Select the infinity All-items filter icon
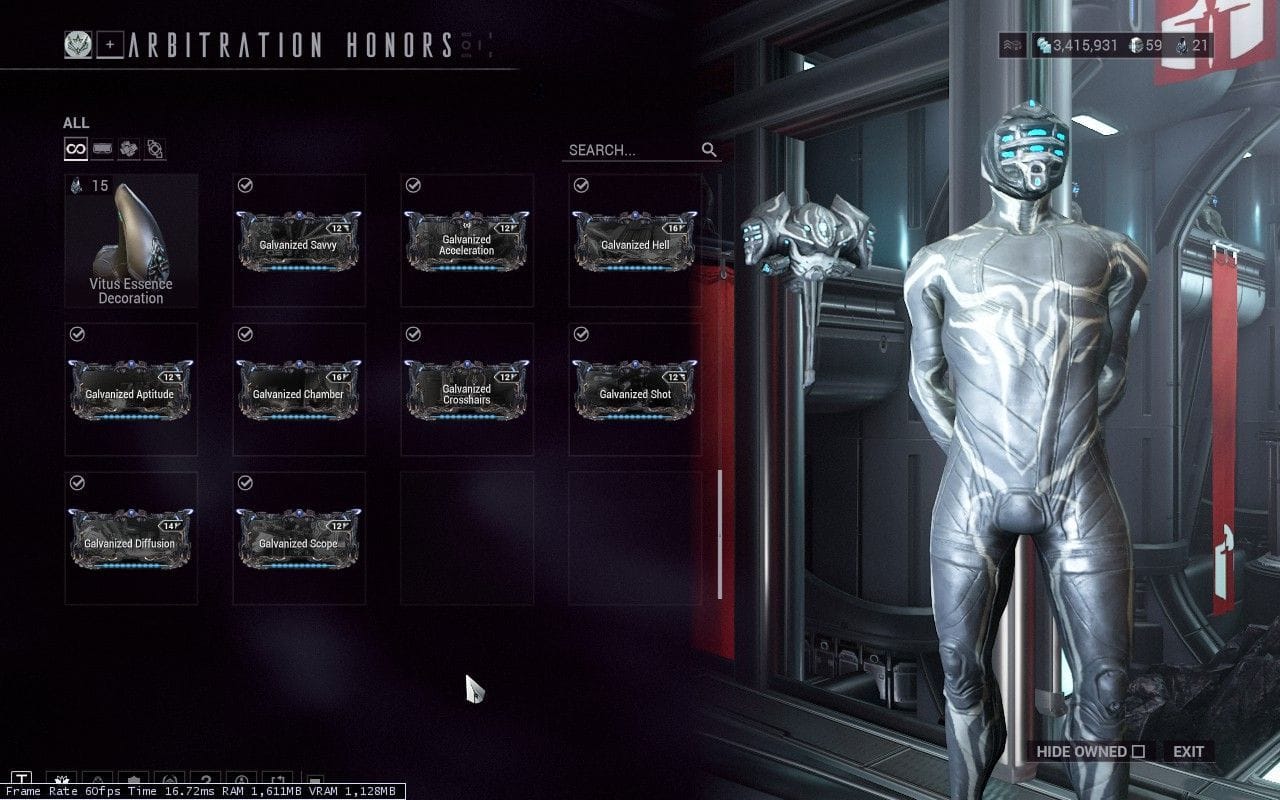The image size is (1280, 800). (75, 149)
